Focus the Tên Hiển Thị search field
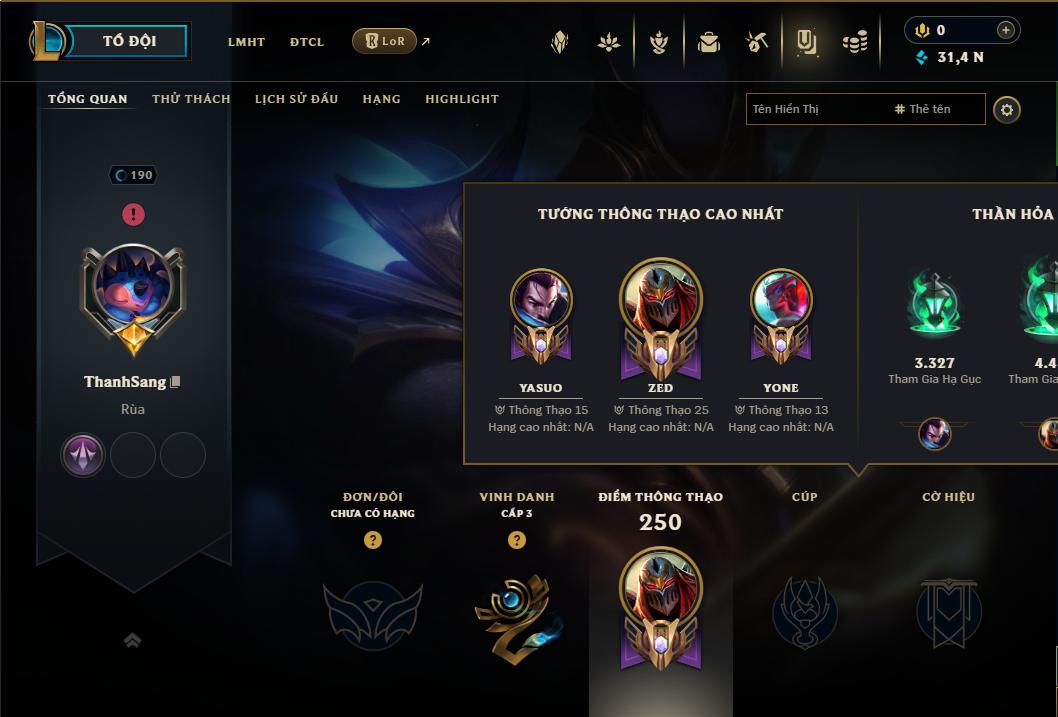This screenshot has width=1058, height=717. click(815, 109)
